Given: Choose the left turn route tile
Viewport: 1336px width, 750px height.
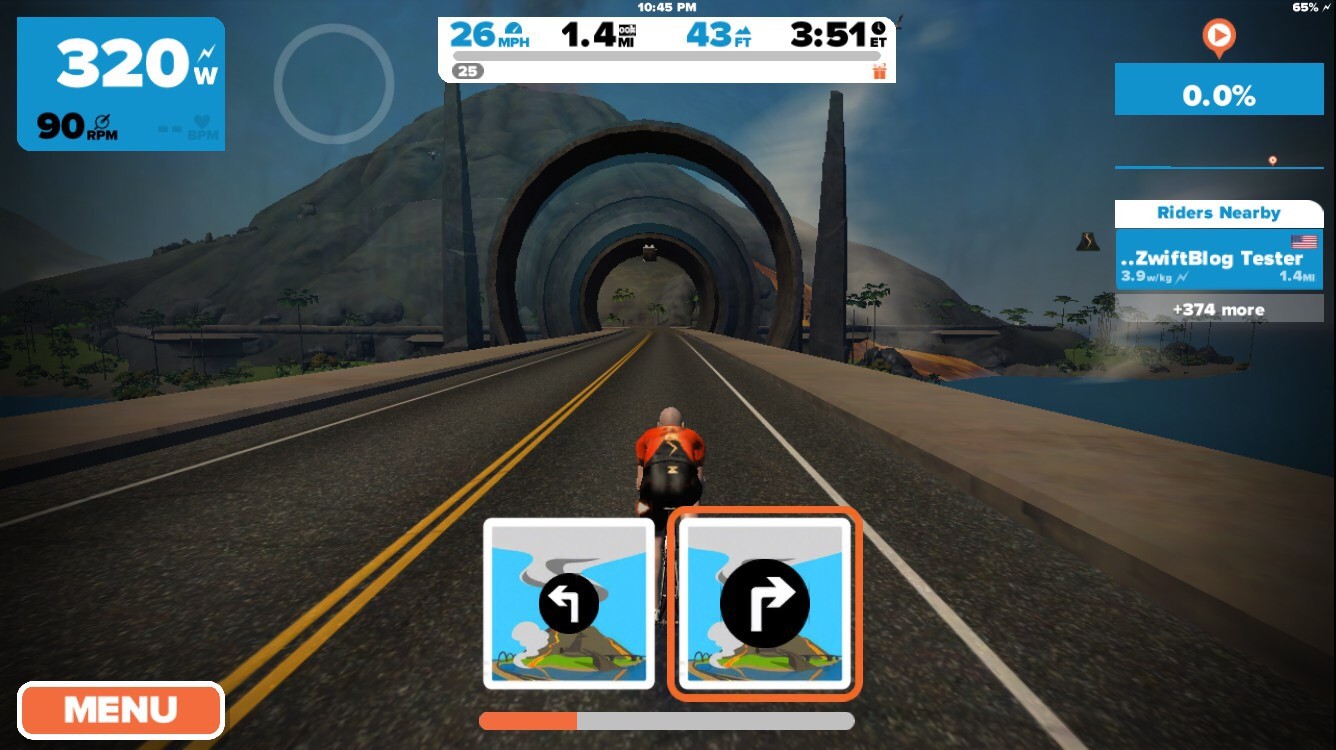Looking at the screenshot, I should click(568, 603).
